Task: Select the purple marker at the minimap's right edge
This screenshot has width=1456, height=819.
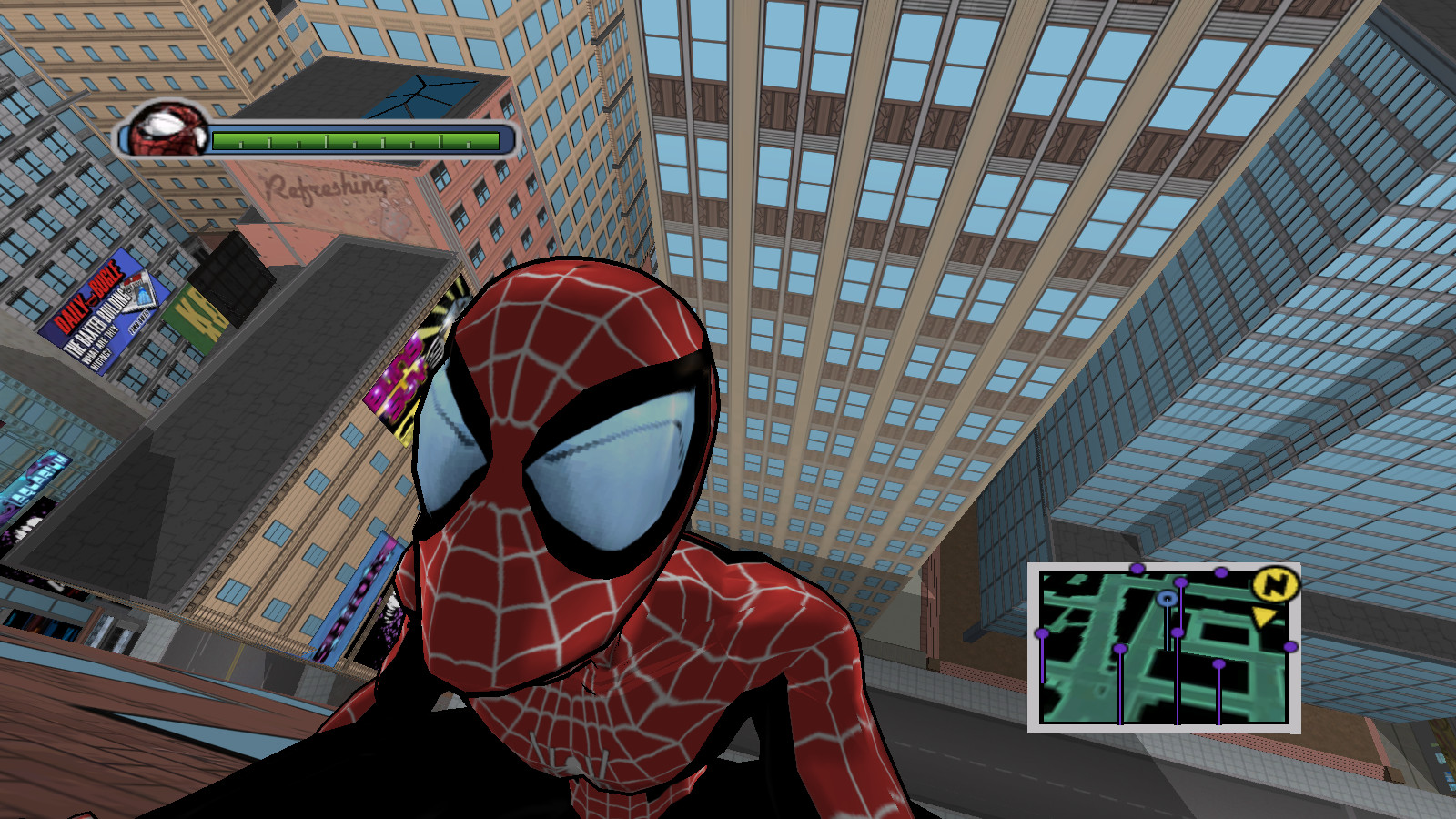Action: tap(1289, 646)
